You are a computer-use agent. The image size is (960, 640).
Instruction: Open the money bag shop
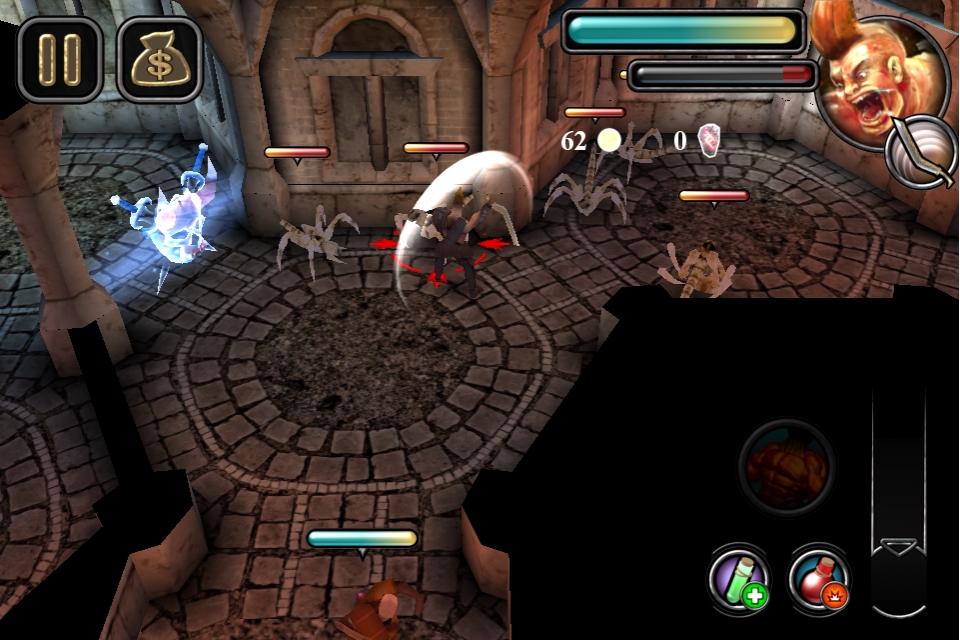tap(159, 59)
